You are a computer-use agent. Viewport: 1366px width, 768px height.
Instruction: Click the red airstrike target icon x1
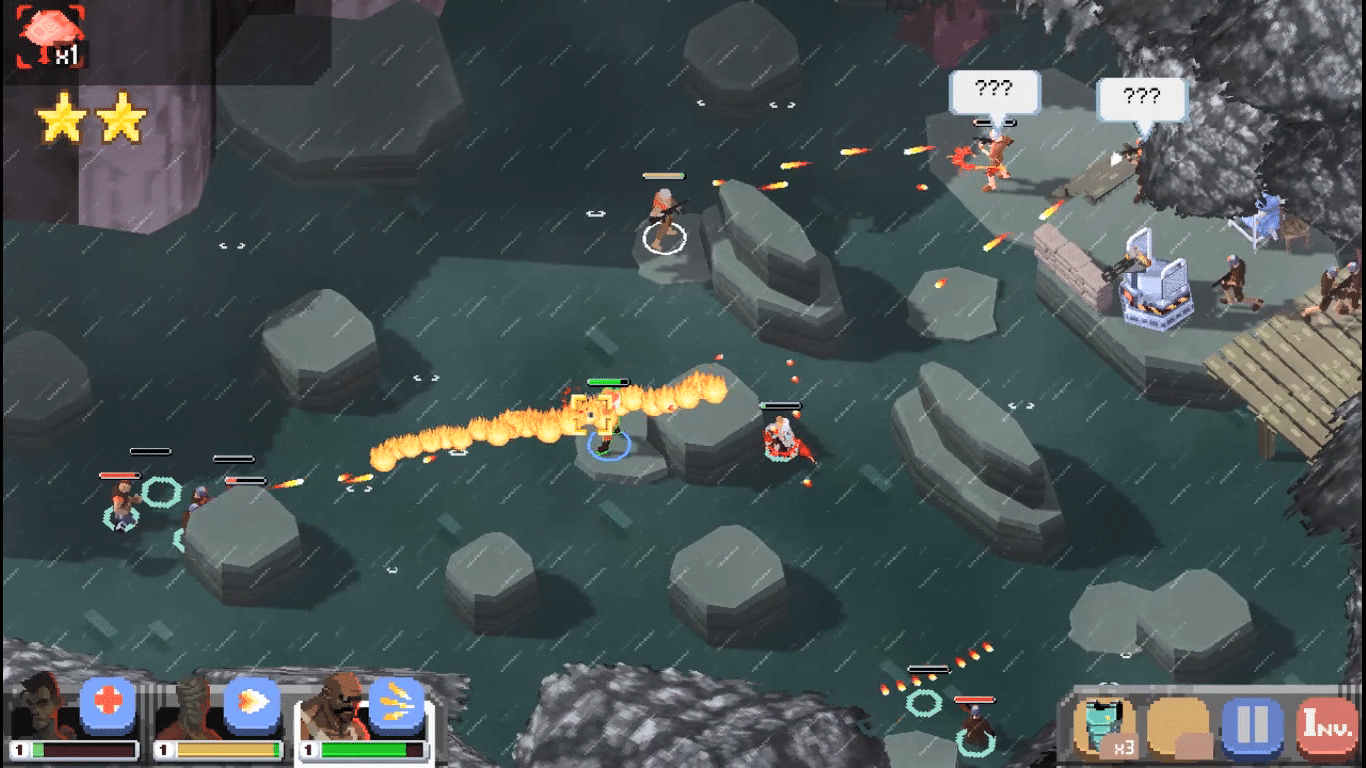[51, 37]
